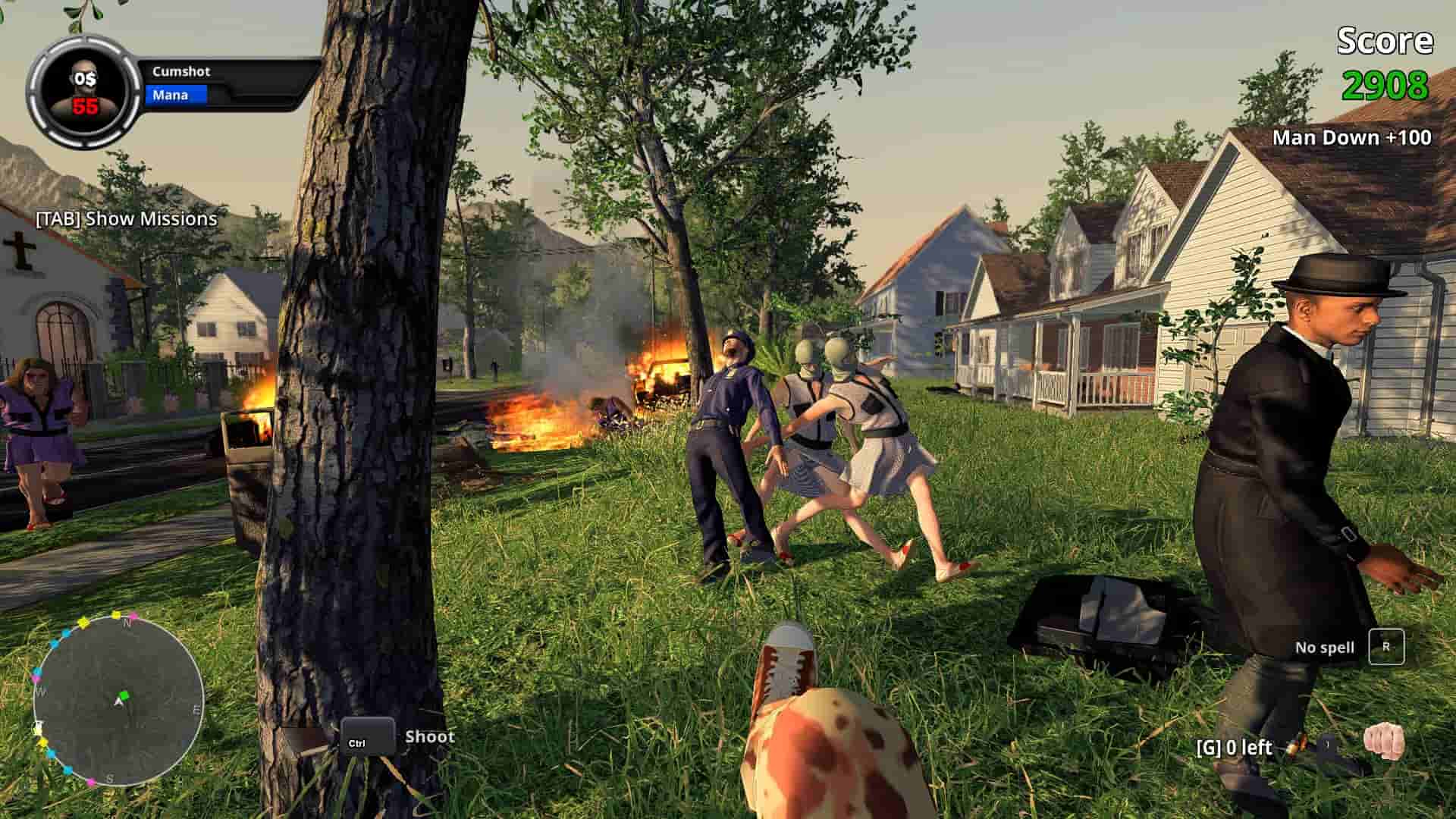The width and height of the screenshot is (1456, 819).
Task: Toggle the No spell slot
Action: tap(1326, 648)
